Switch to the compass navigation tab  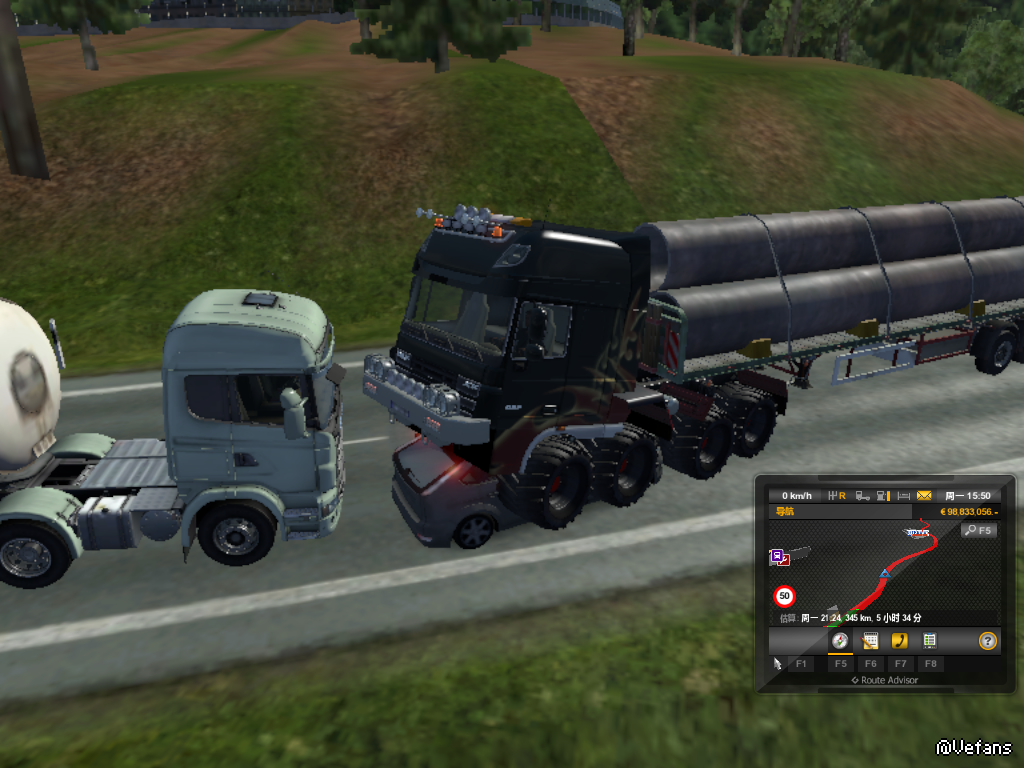(840, 640)
